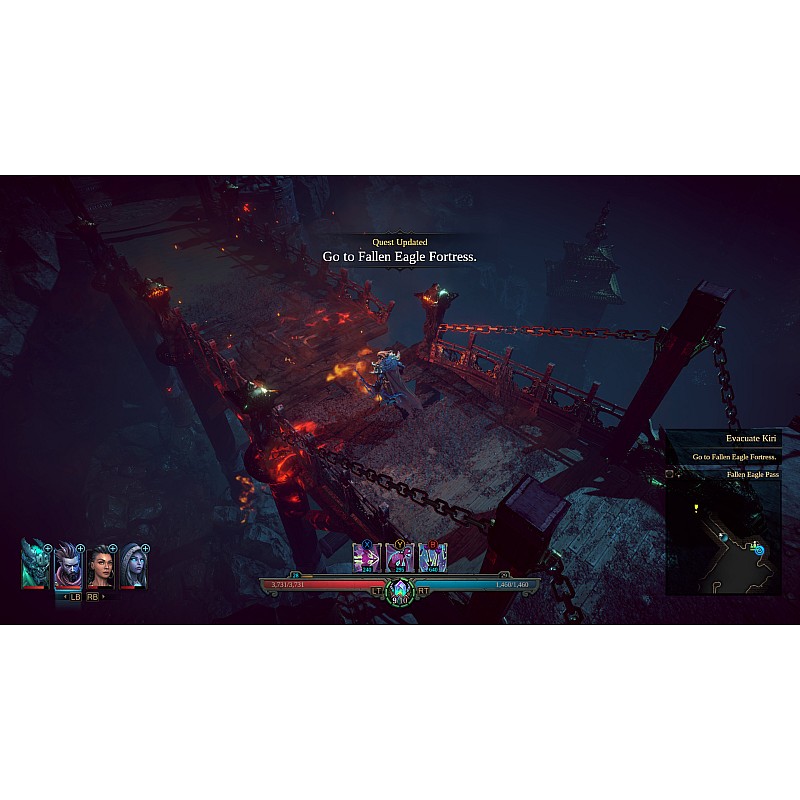Trigger the ability icon marked B
This screenshot has height=800, width=800.
pyautogui.click(x=433, y=558)
